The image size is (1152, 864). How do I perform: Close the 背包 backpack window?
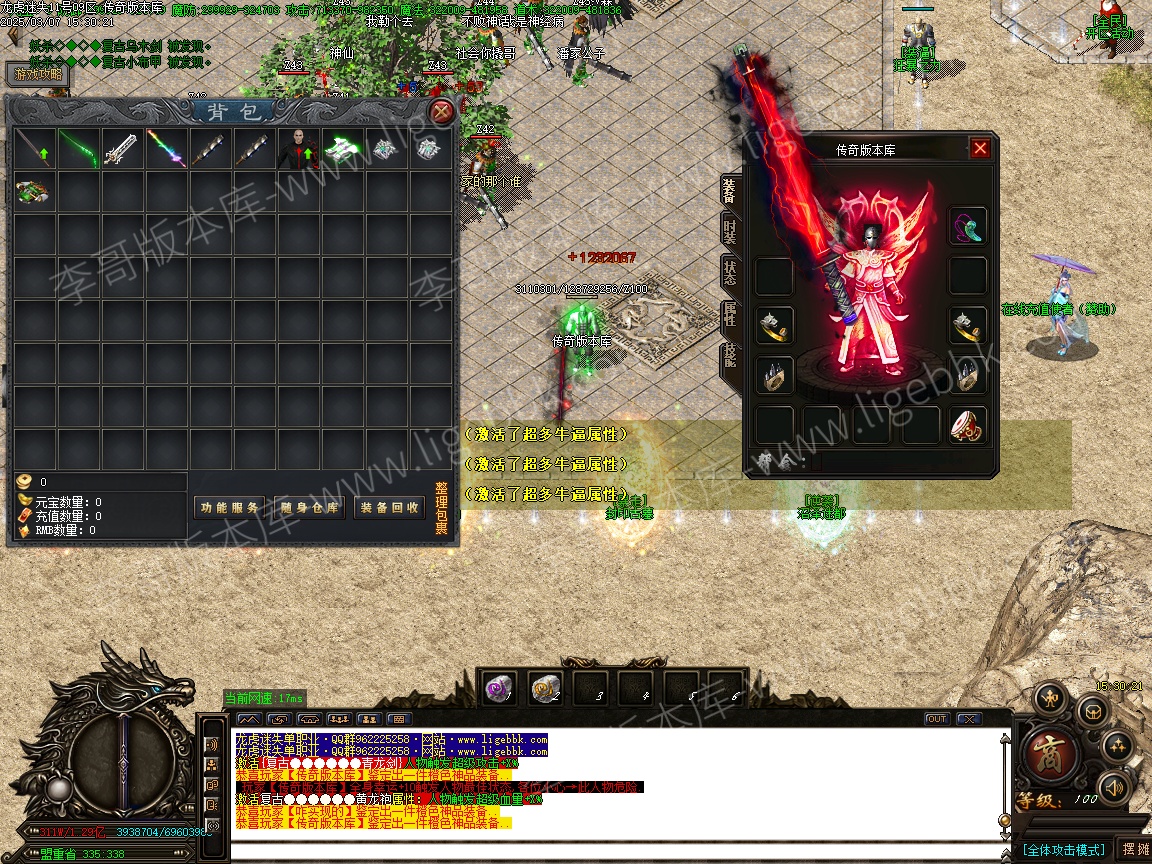441,111
